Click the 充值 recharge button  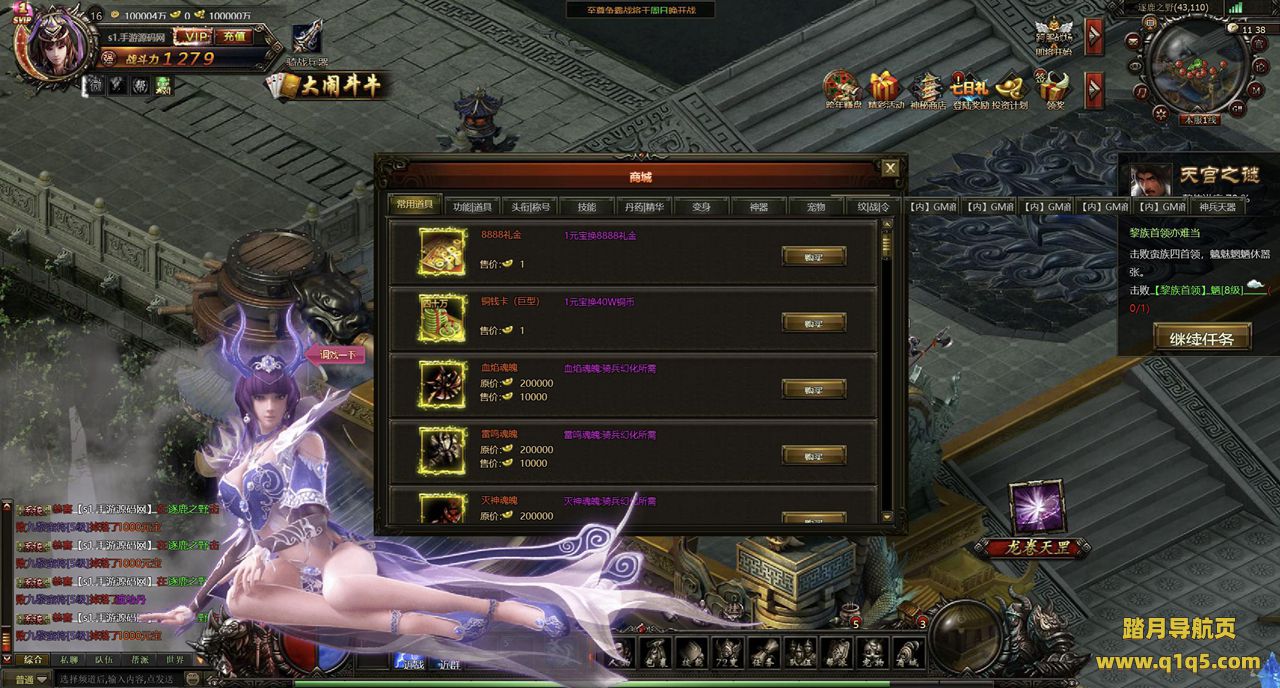click(234, 36)
